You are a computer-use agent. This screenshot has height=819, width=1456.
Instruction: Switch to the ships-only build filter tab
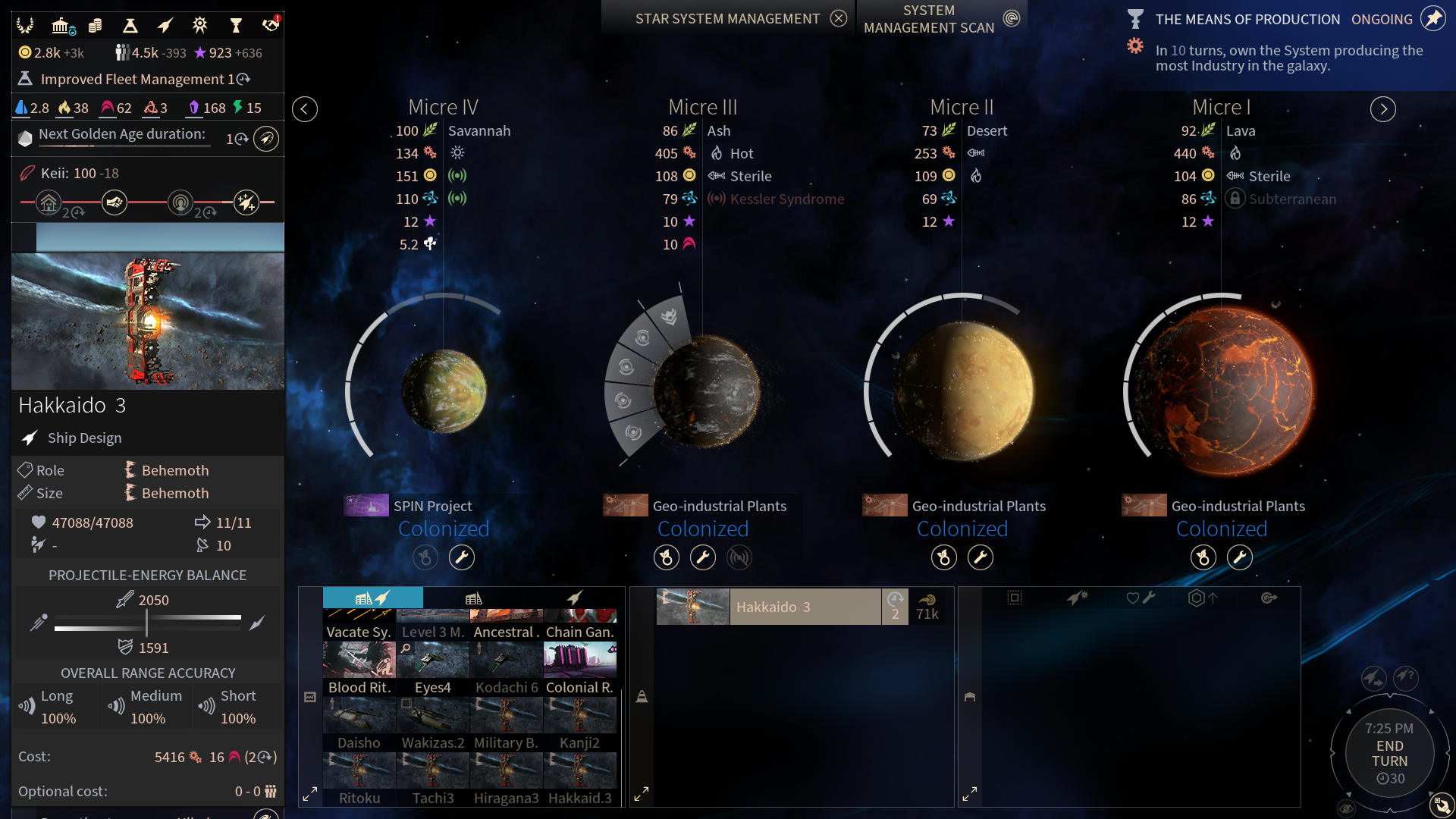click(x=575, y=598)
